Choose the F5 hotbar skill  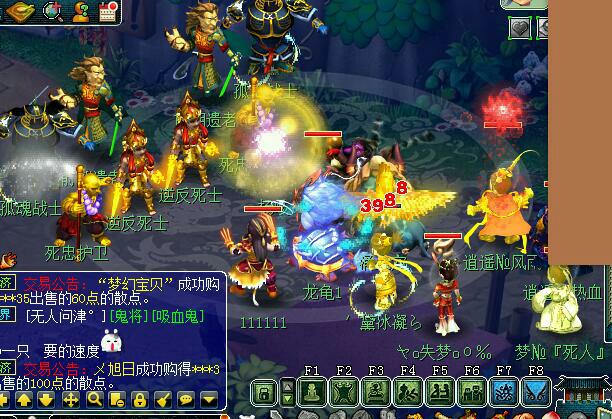point(440,394)
